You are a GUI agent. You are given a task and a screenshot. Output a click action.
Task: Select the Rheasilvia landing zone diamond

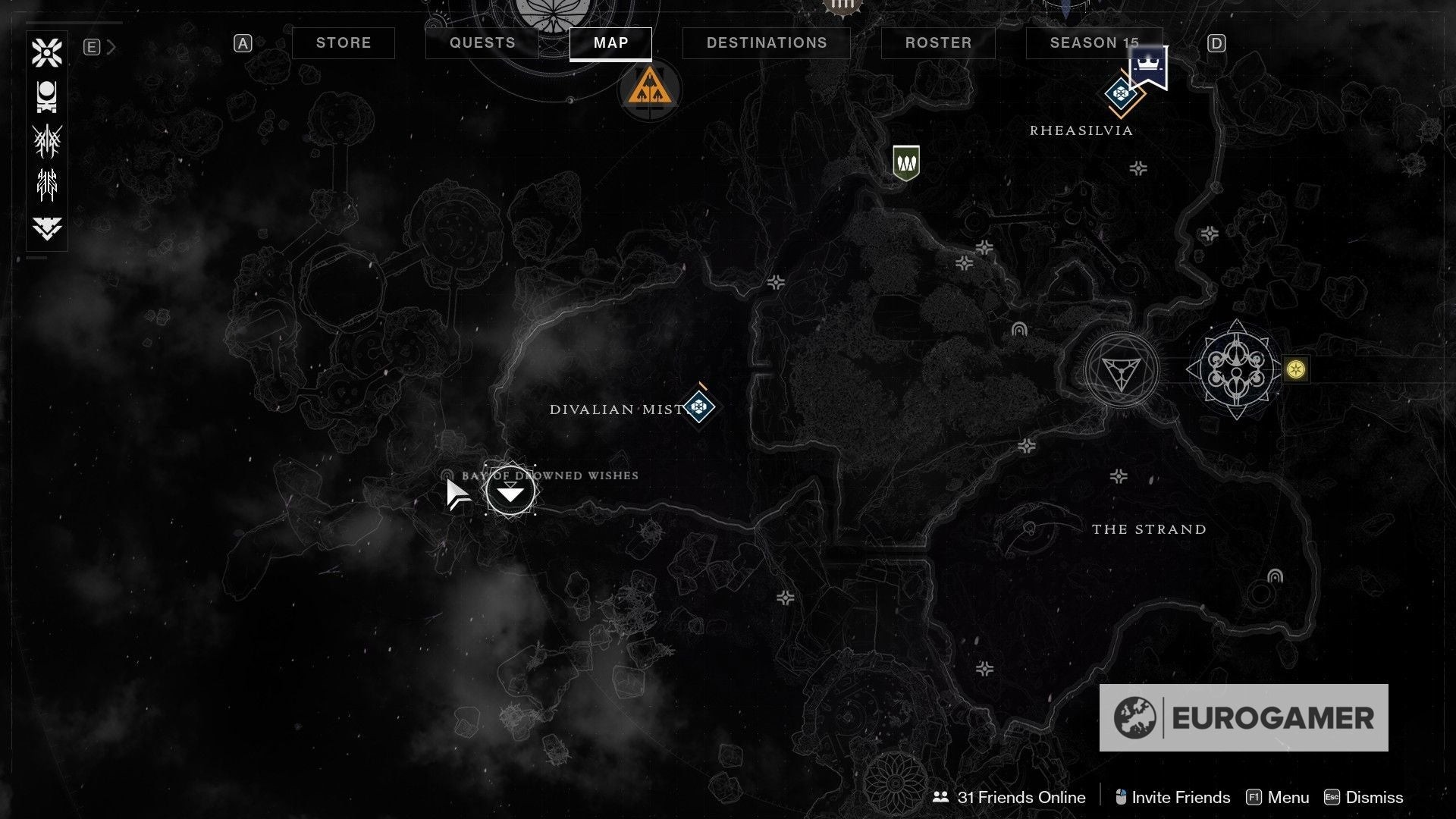coord(1120,95)
